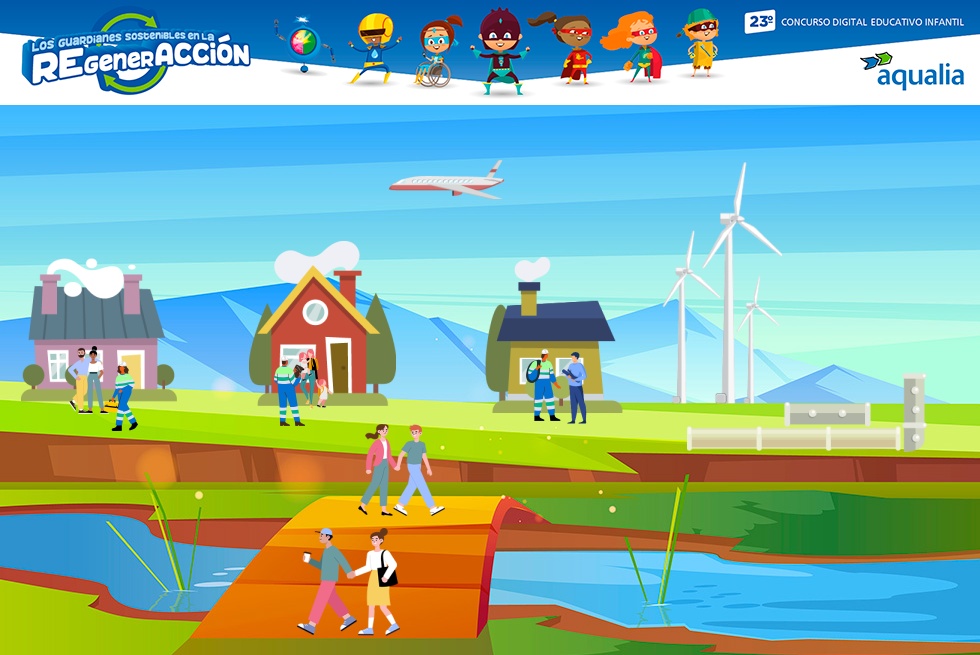980x655 pixels.
Task: Click the REgenerACCIÓN game logo
Action: 135,55
